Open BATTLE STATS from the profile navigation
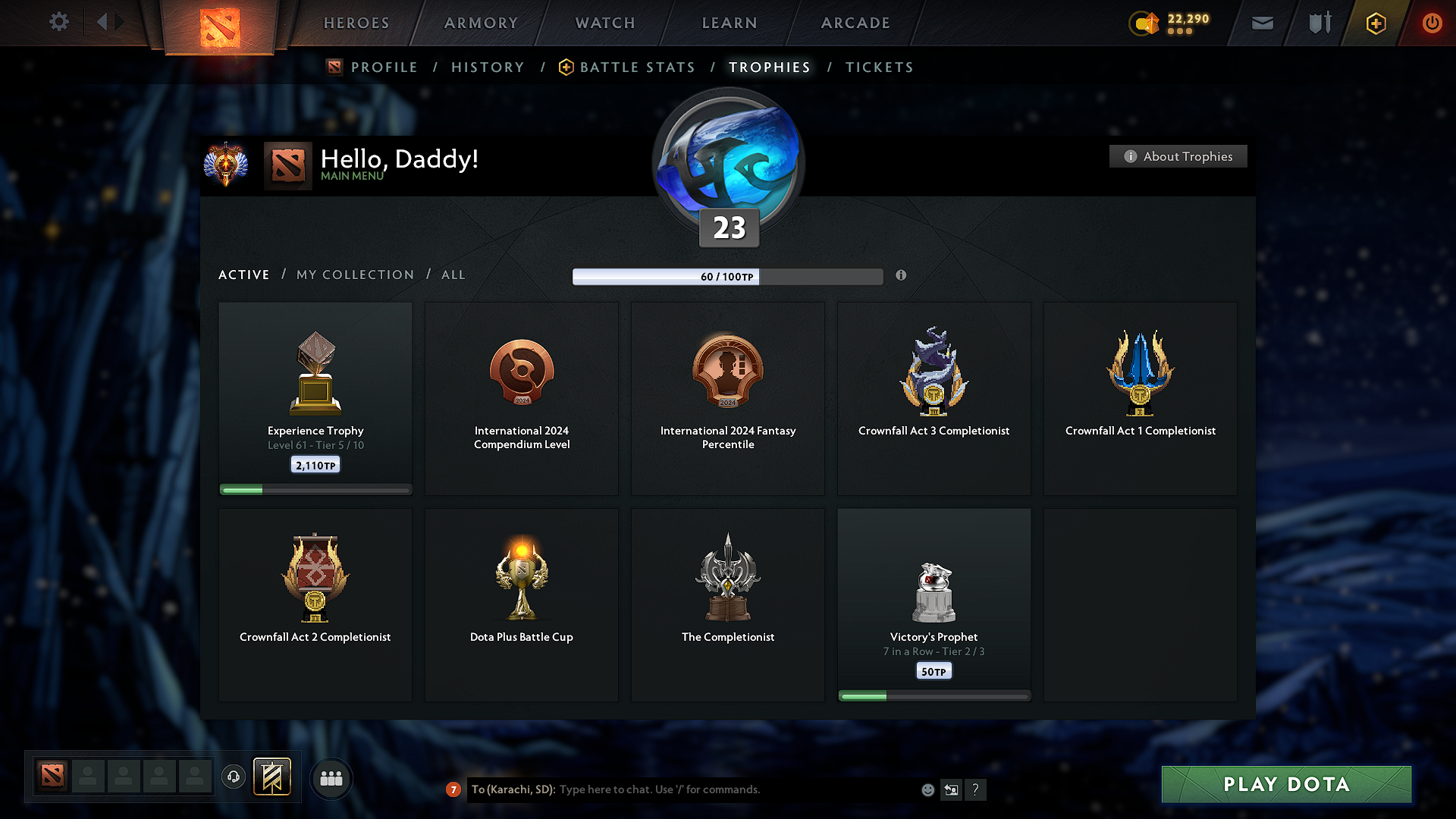 [636, 67]
